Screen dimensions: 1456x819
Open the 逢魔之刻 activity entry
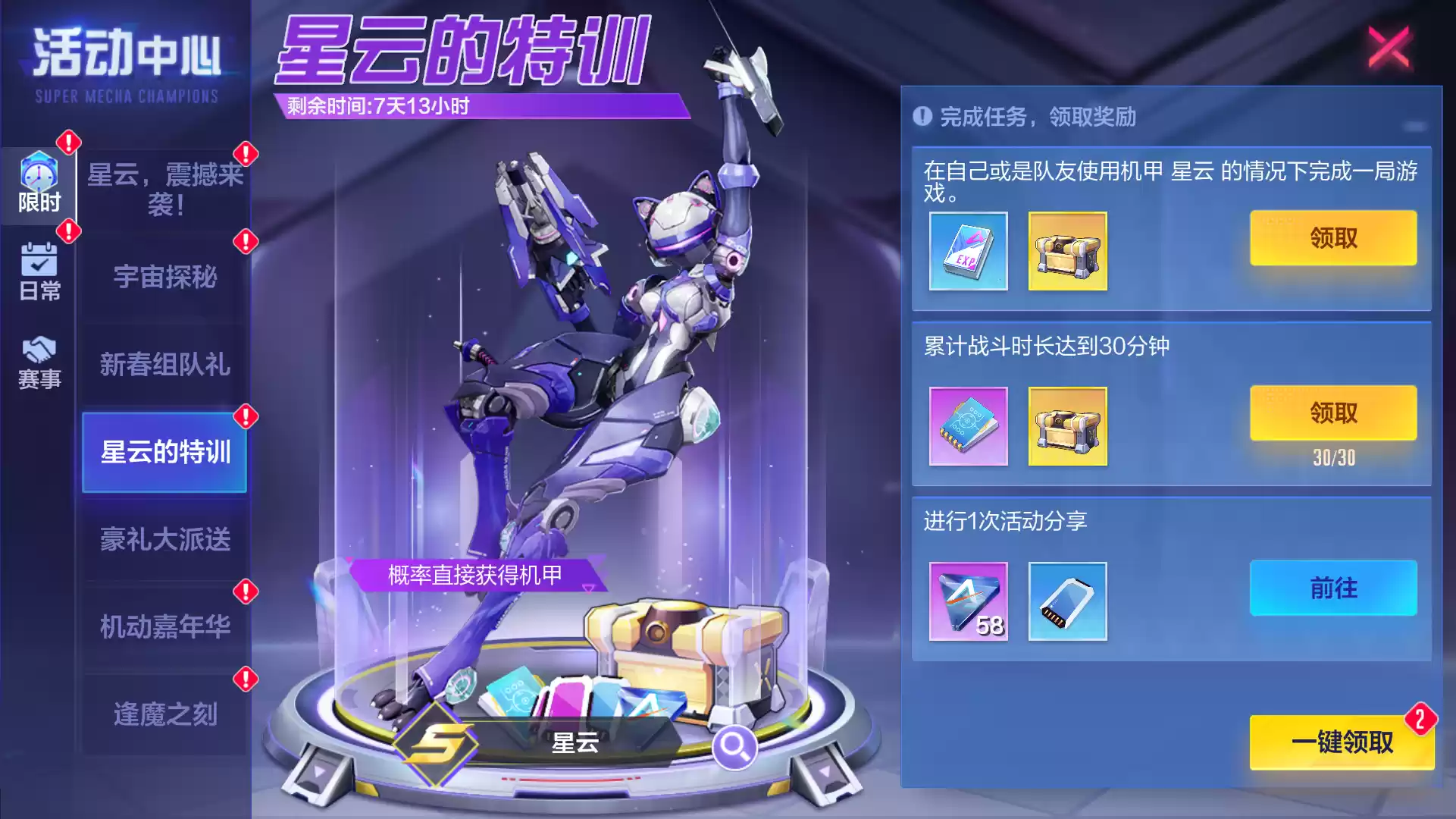164,711
